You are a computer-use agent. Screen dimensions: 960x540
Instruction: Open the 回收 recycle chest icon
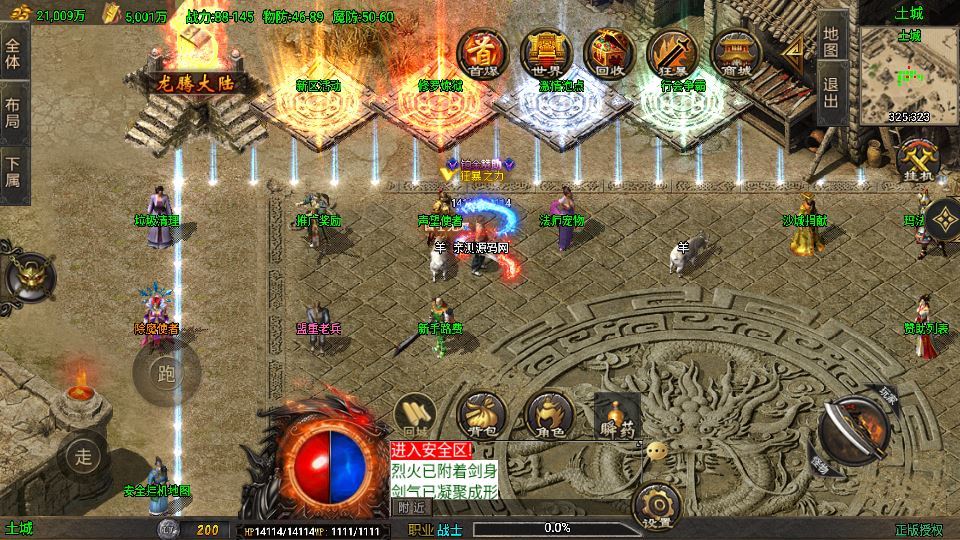pyautogui.click(x=607, y=54)
